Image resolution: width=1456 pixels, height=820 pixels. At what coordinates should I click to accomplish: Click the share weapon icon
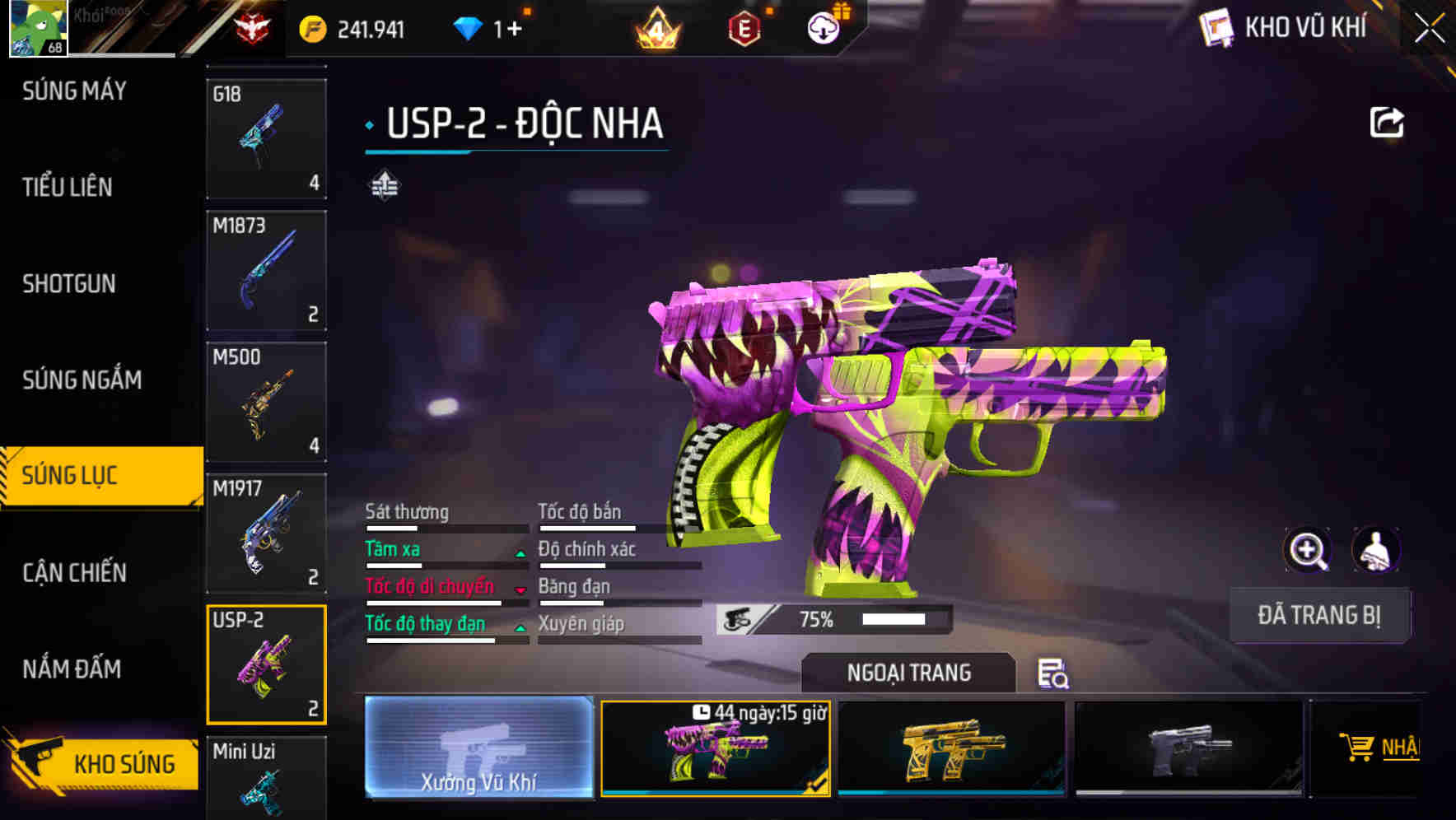[1388, 122]
